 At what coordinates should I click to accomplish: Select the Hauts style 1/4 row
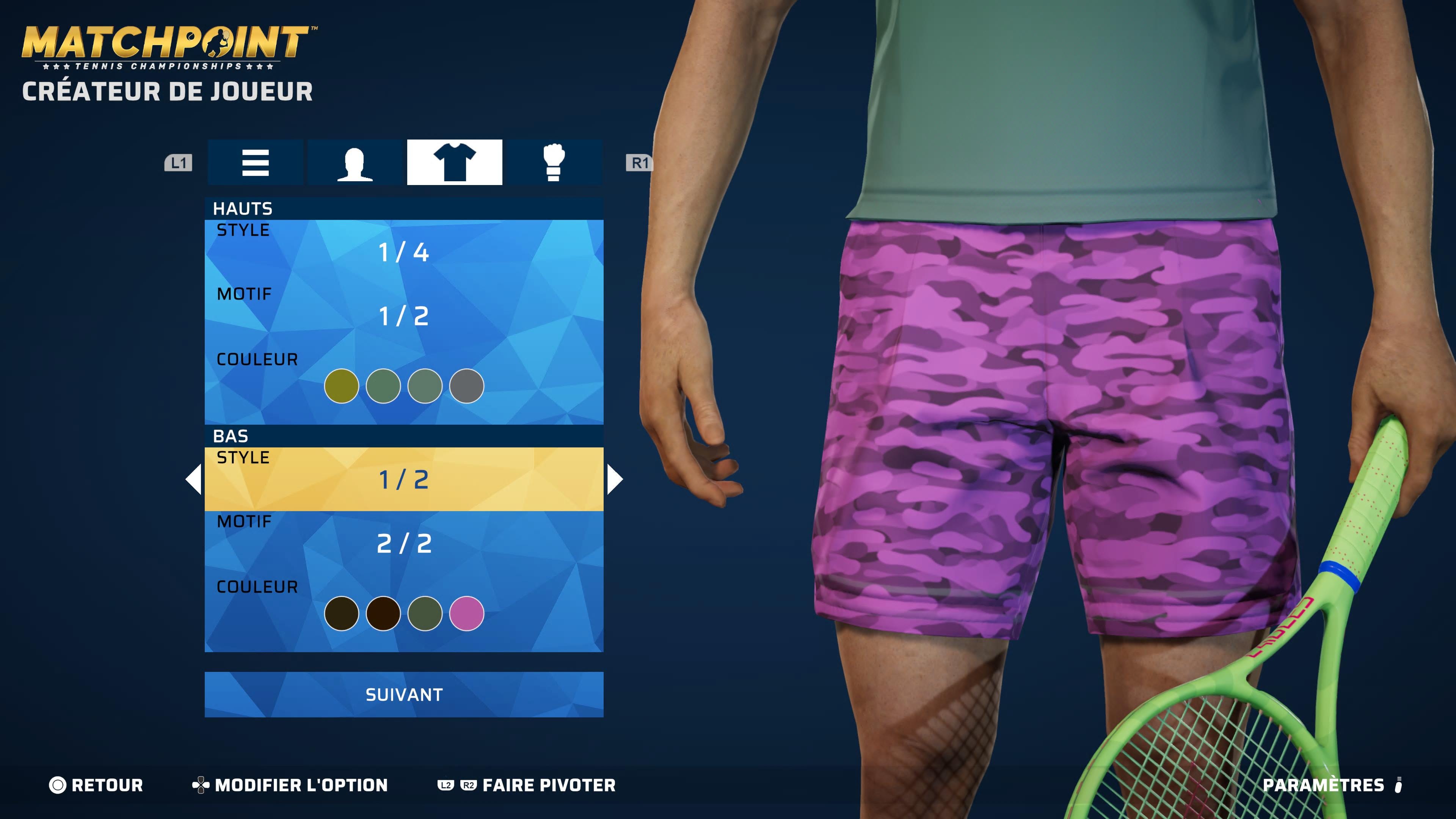[x=403, y=251]
